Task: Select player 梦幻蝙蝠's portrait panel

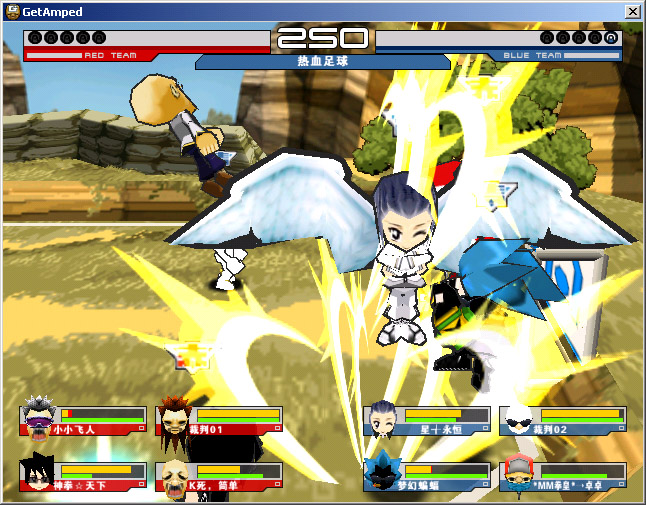Action: pos(427,476)
